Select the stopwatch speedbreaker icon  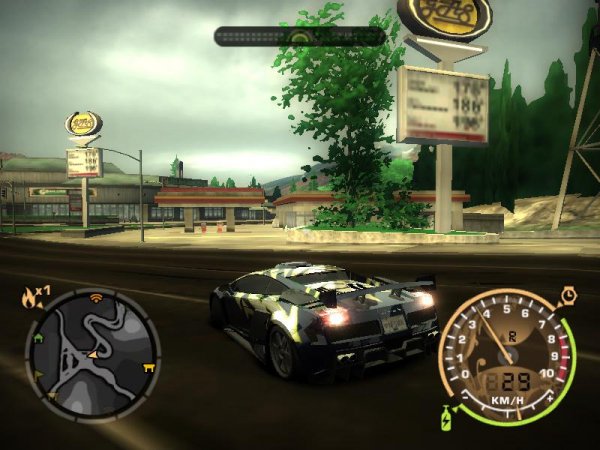click(568, 296)
